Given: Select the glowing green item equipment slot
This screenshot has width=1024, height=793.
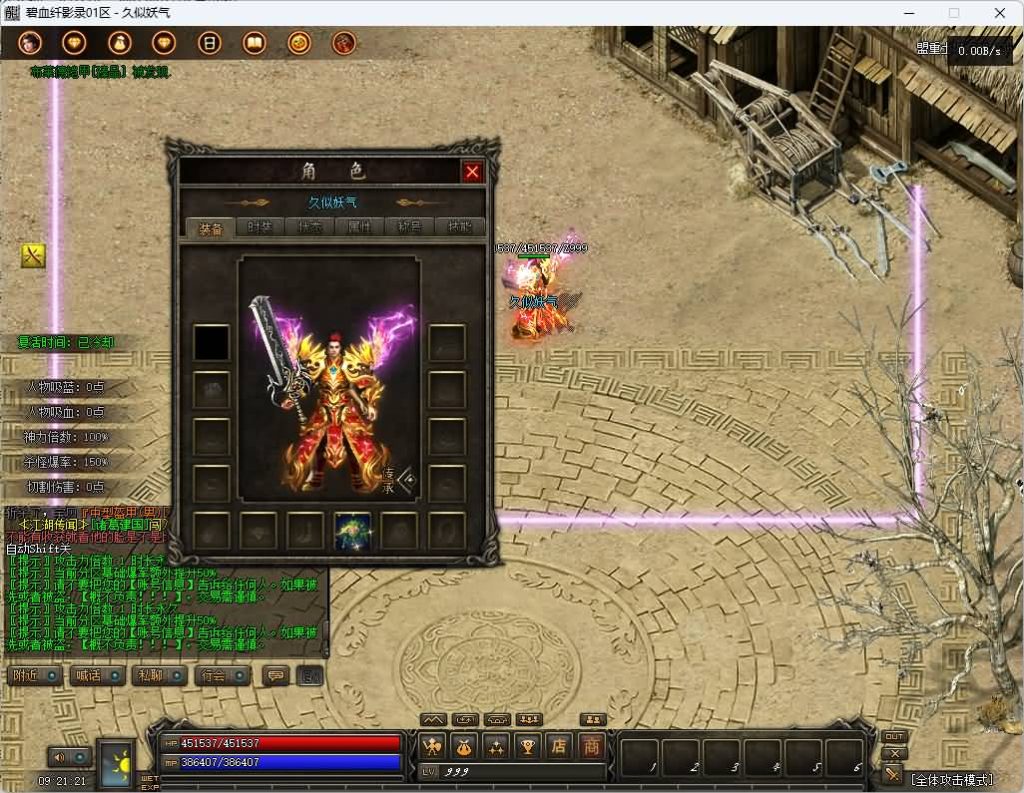Looking at the screenshot, I should tap(353, 530).
